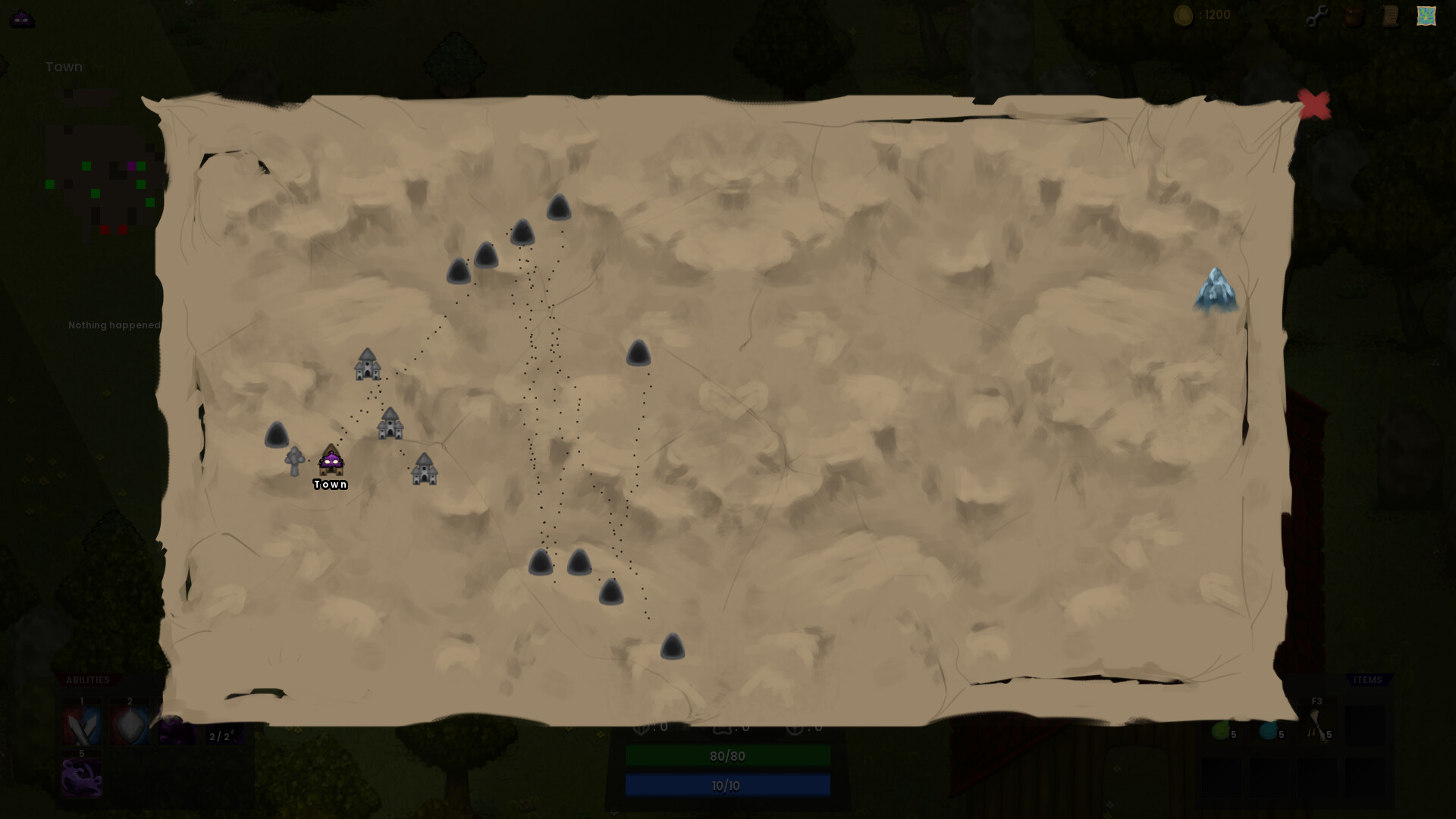The image size is (1456, 819).
Task: Open the ITEMS panel tab
Action: point(1367,680)
